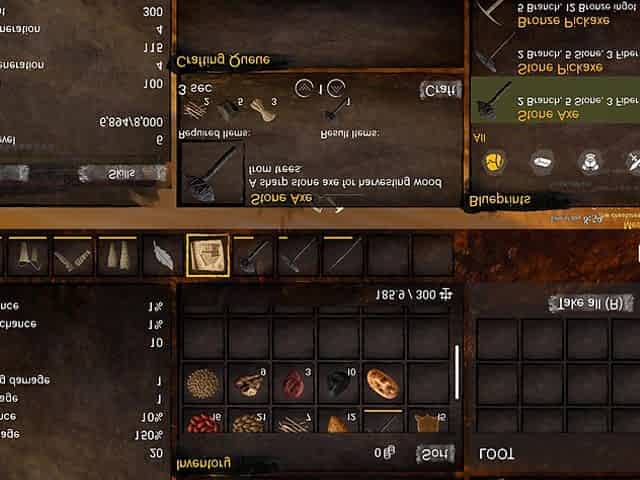Switch to the armor blueprint category
Image resolution: width=640 pixels, height=480 pixels.
coord(588,160)
